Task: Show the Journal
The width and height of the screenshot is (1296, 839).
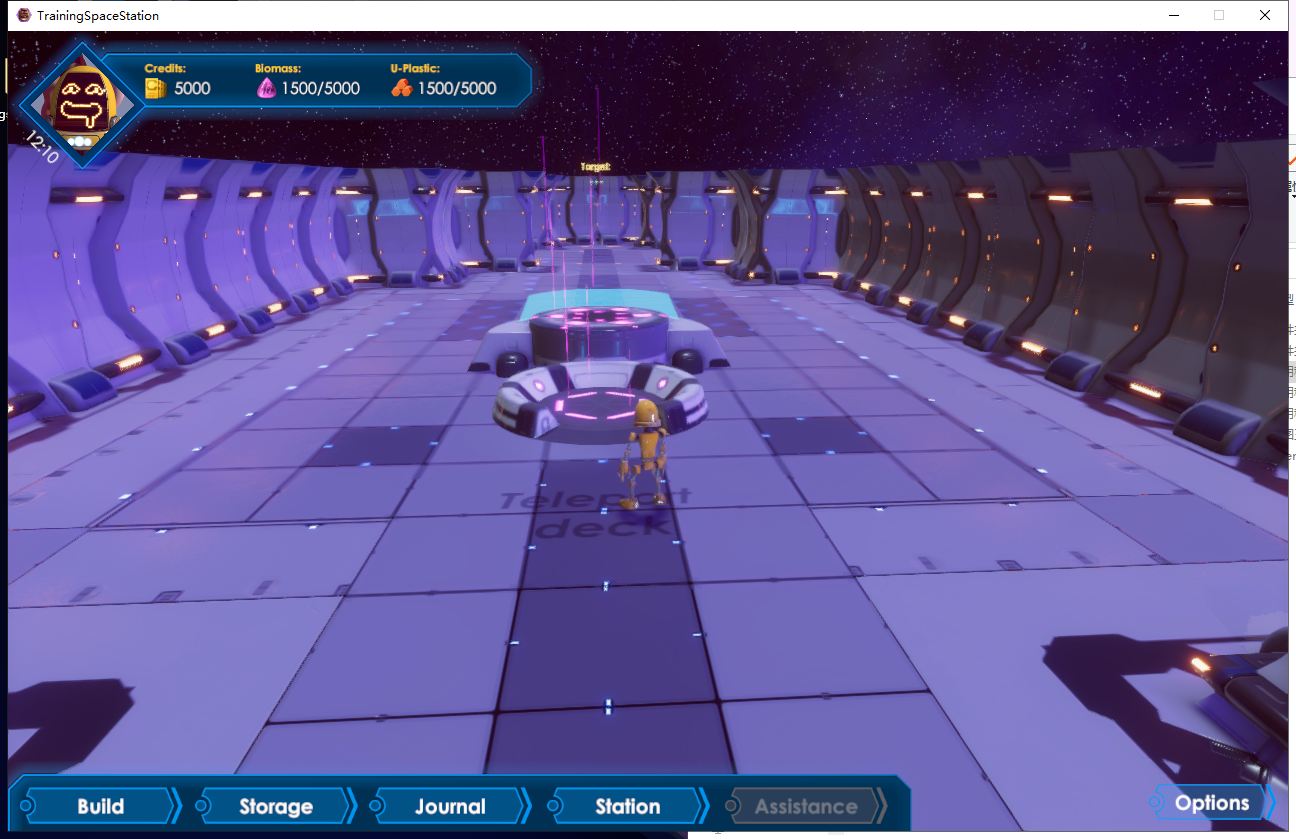Action: [x=450, y=806]
